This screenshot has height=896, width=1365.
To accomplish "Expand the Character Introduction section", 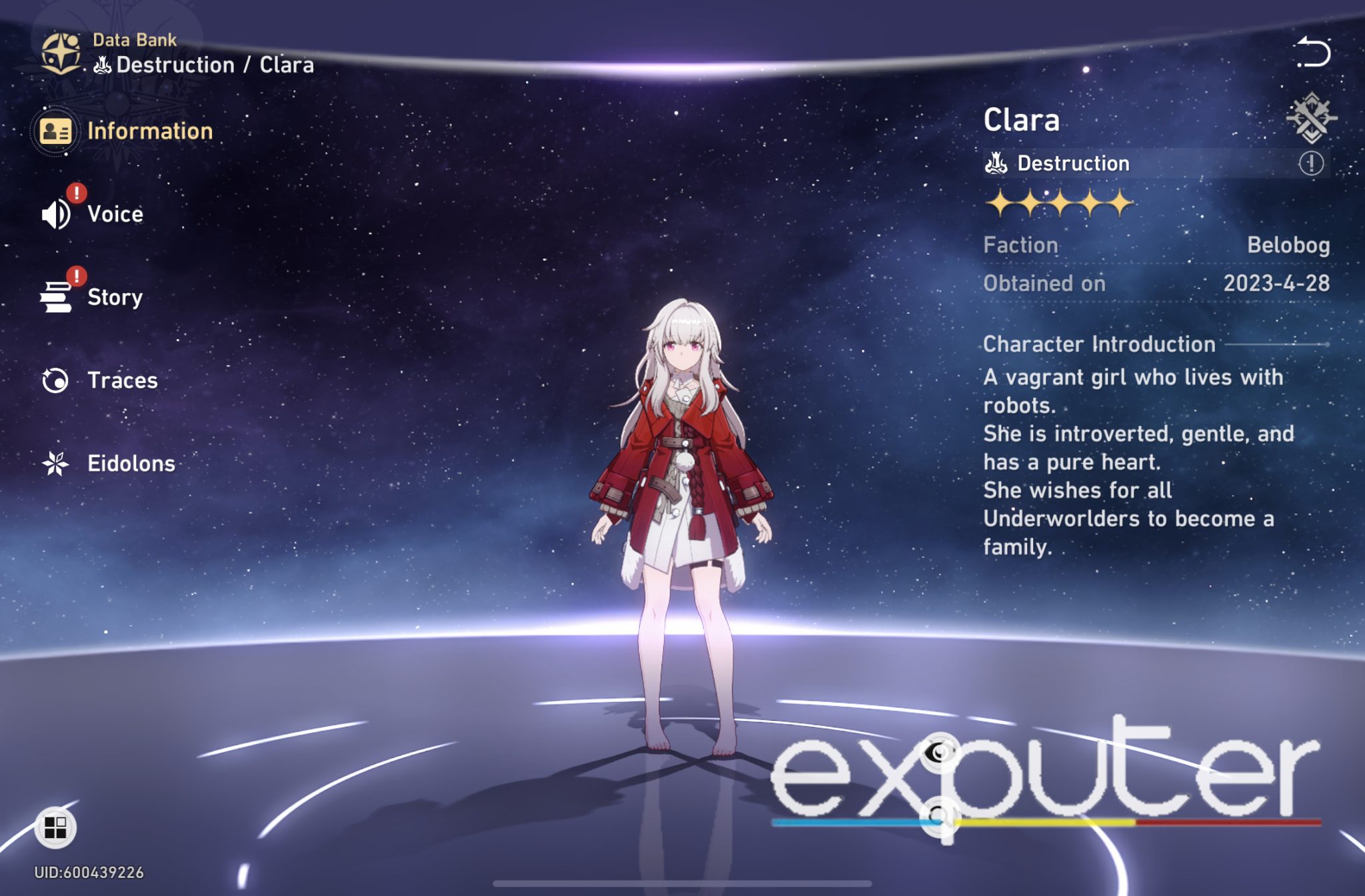I will click(1098, 344).
